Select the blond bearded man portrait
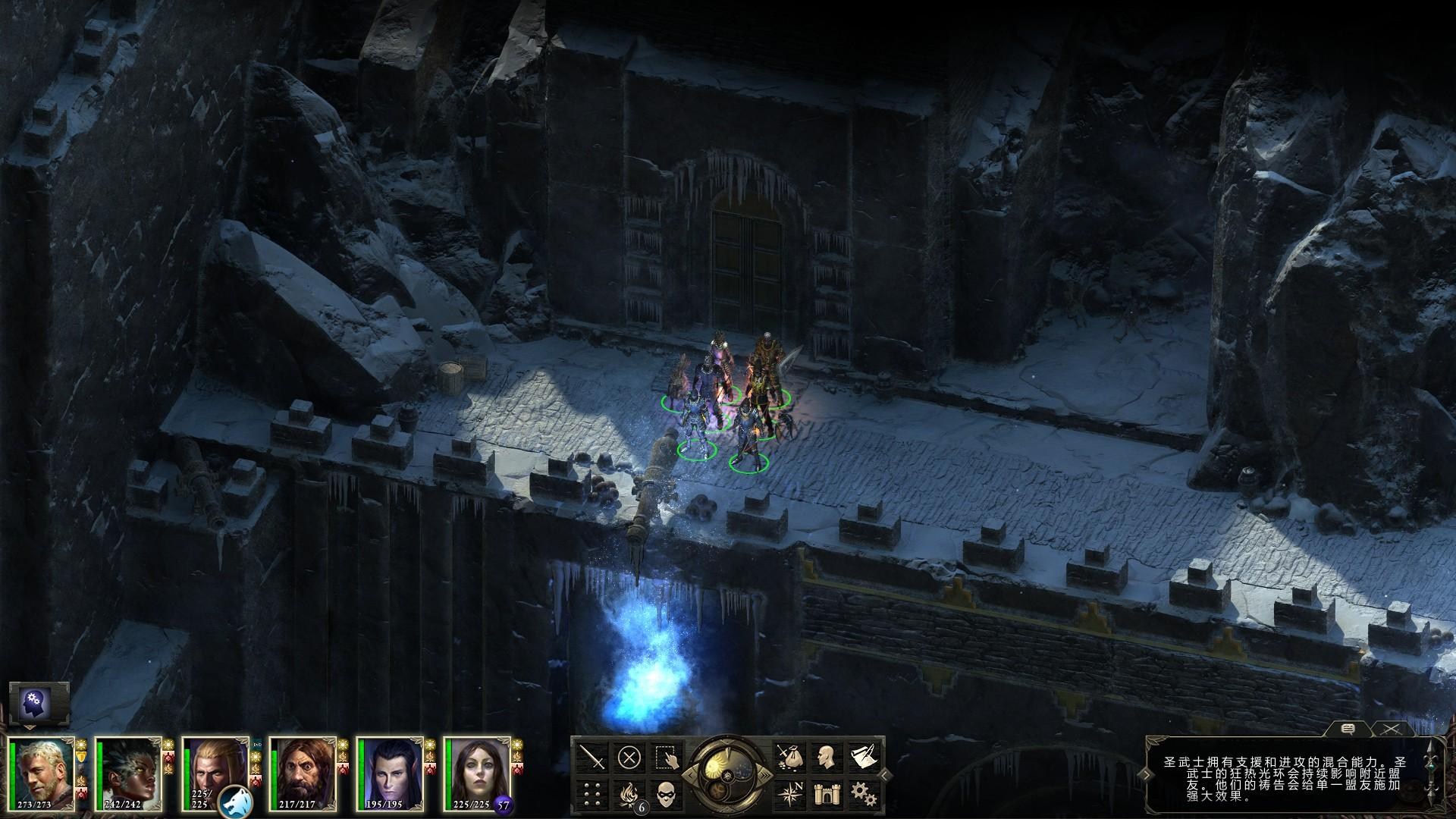 coord(41,773)
